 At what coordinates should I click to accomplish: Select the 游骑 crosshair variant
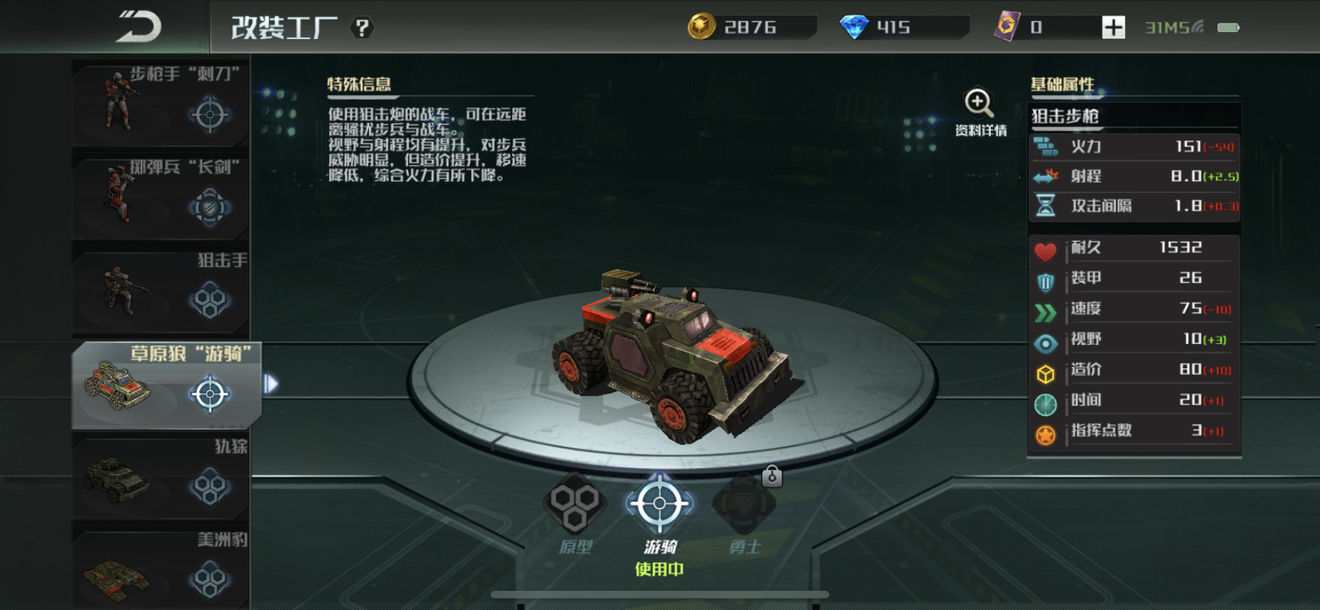[659, 505]
